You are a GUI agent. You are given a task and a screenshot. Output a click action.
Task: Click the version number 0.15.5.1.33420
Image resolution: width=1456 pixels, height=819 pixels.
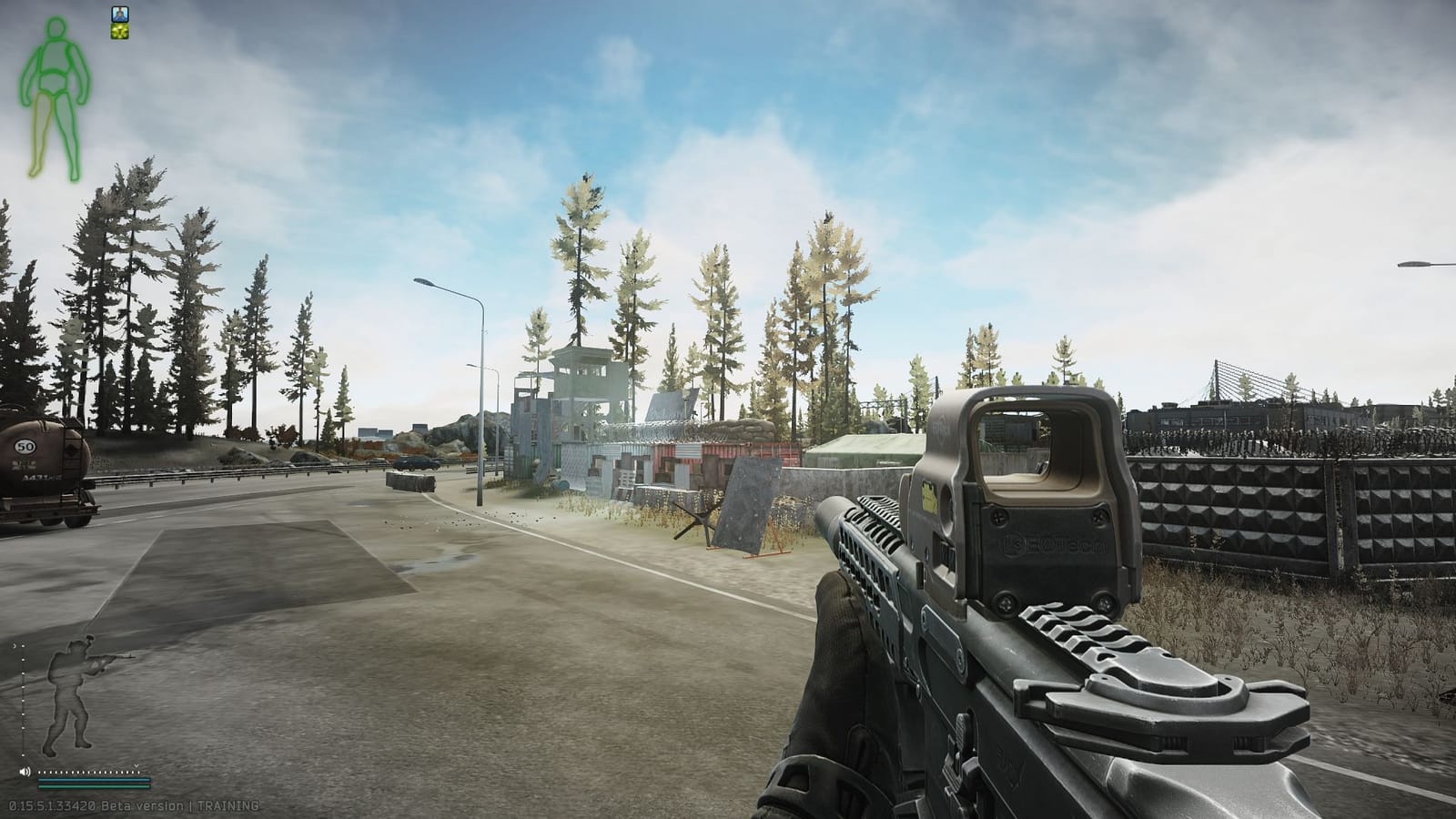click(53, 805)
